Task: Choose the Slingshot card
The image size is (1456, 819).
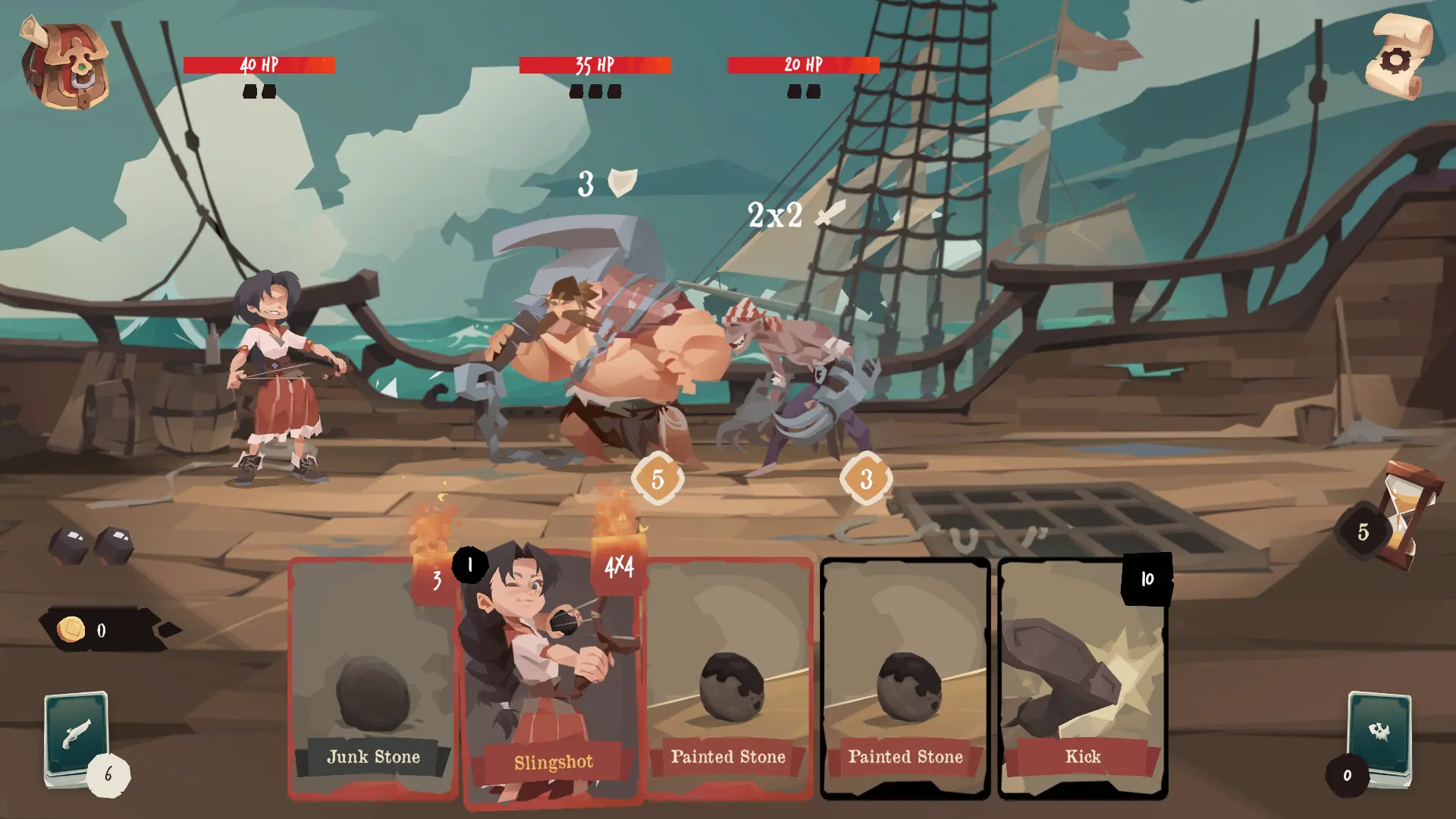Action: coord(552,679)
